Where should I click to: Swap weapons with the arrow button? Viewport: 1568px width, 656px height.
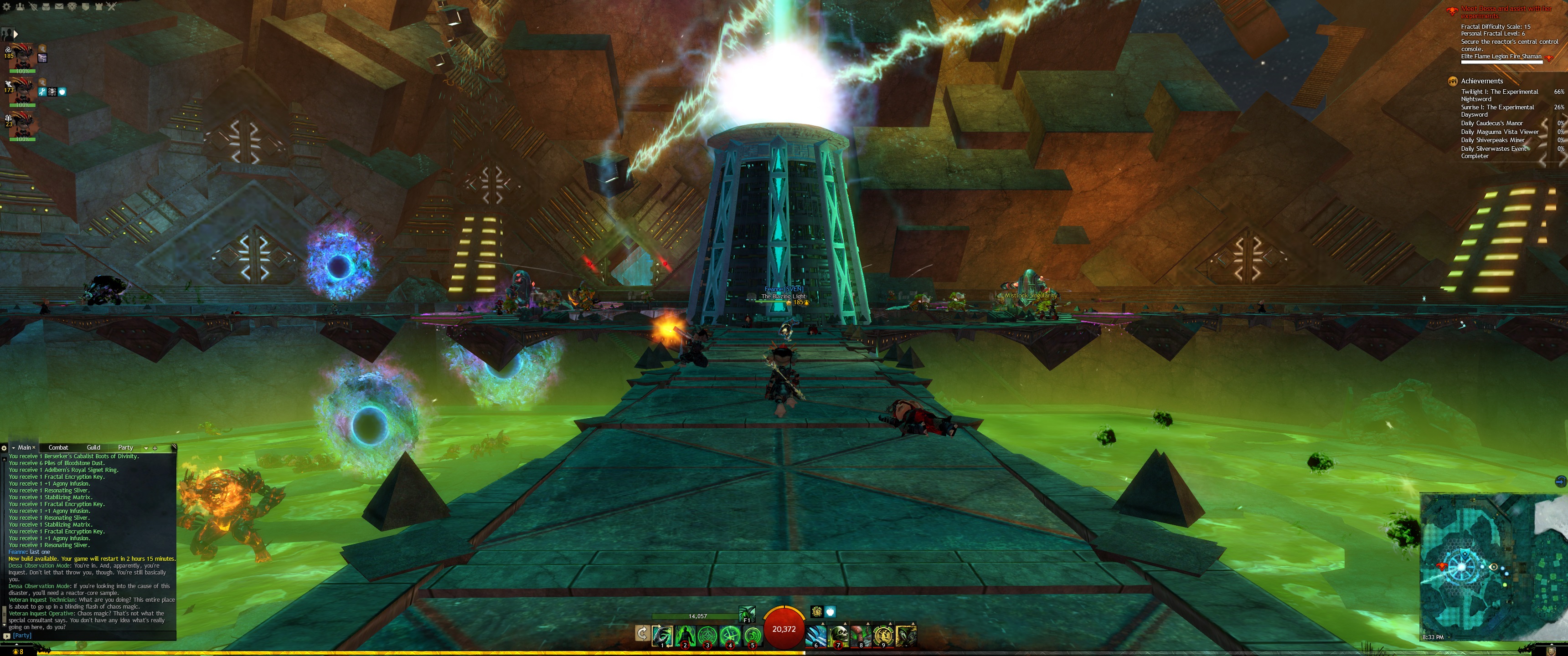(x=642, y=634)
